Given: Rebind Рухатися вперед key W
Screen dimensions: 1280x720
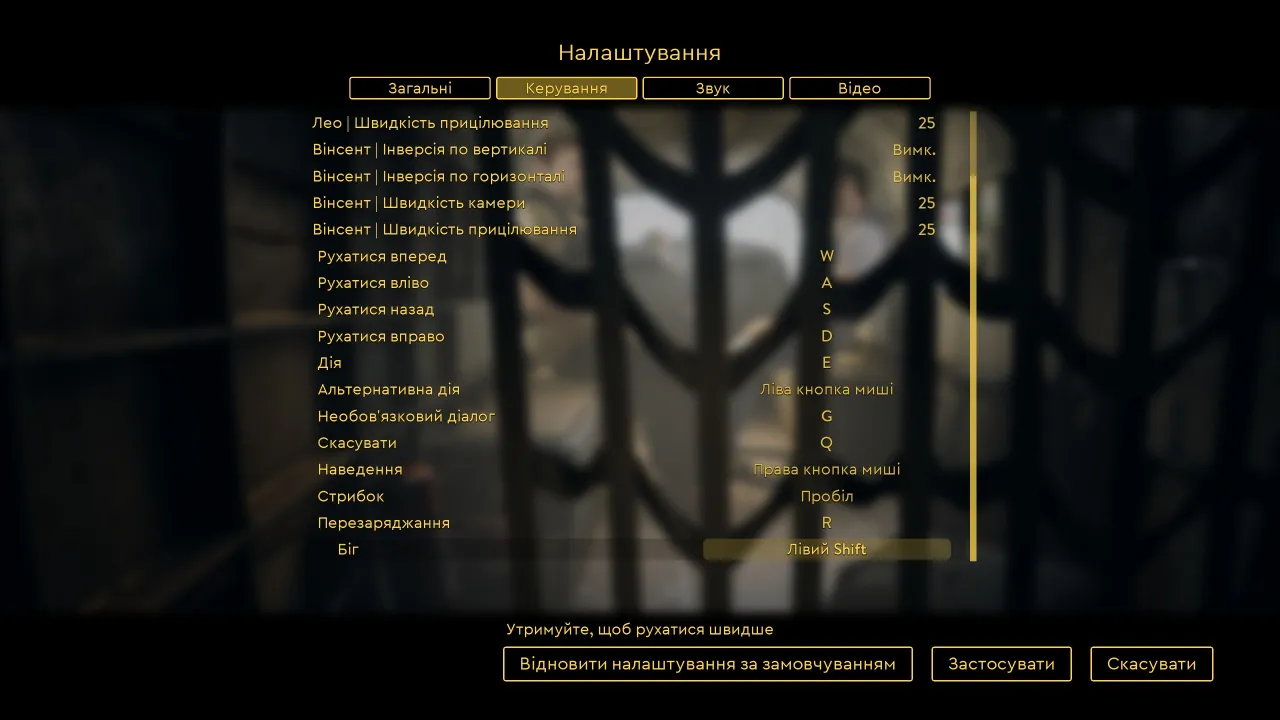Looking at the screenshot, I should point(826,256).
